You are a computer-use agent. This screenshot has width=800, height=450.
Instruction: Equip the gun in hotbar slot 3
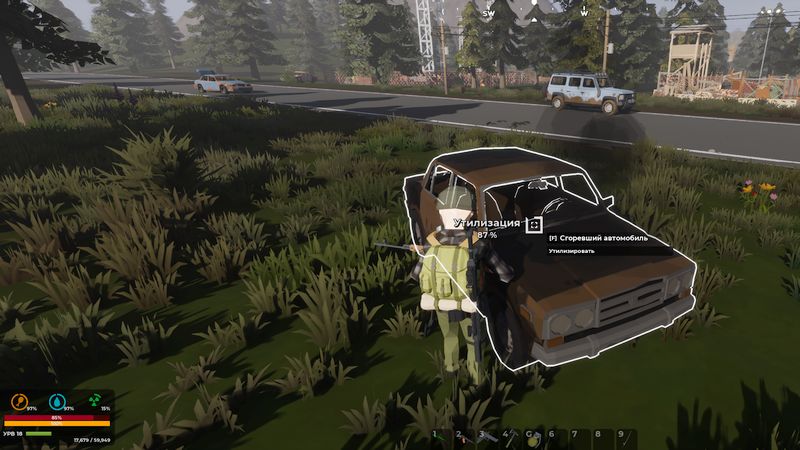click(487, 437)
